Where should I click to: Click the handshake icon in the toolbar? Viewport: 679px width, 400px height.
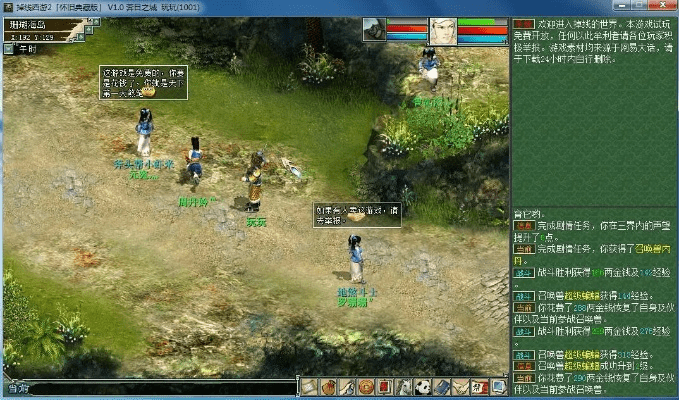[x=460, y=387]
